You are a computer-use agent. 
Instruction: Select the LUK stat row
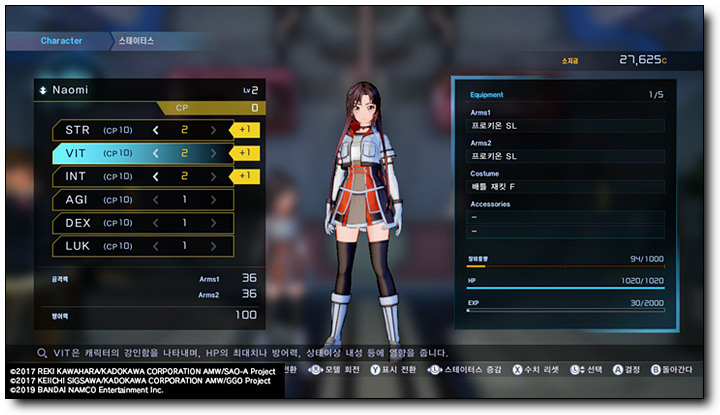[142, 246]
